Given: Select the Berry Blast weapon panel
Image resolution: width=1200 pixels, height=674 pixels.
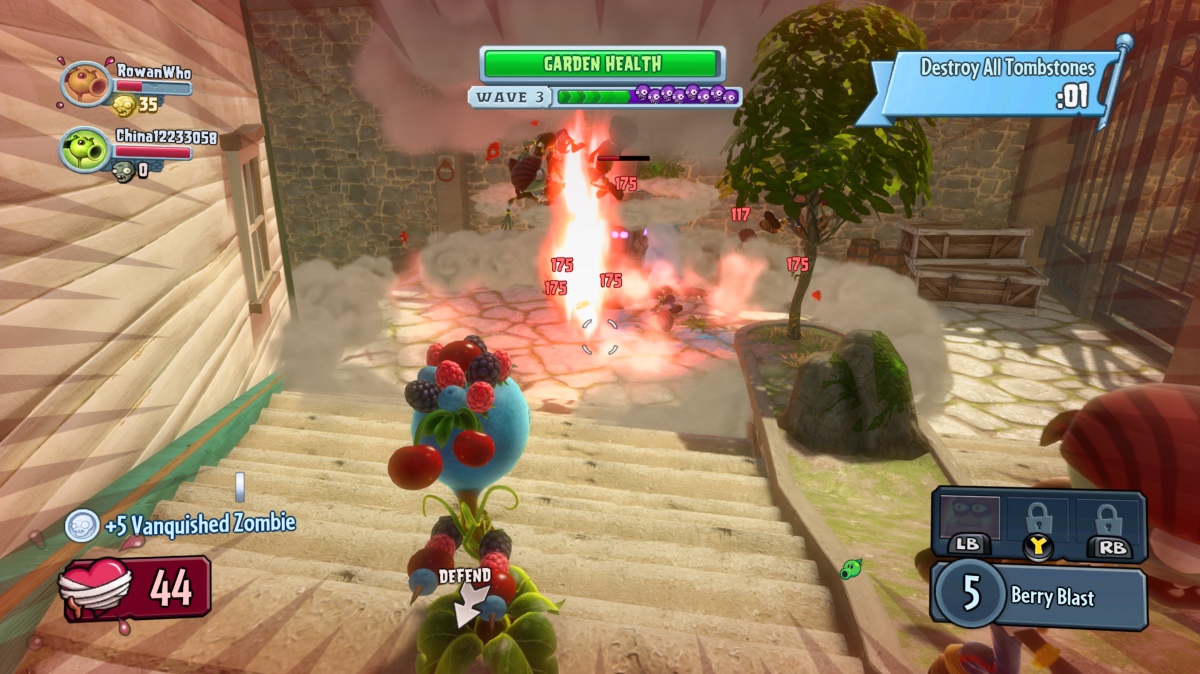Looking at the screenshot, I should pos(1040,598).
